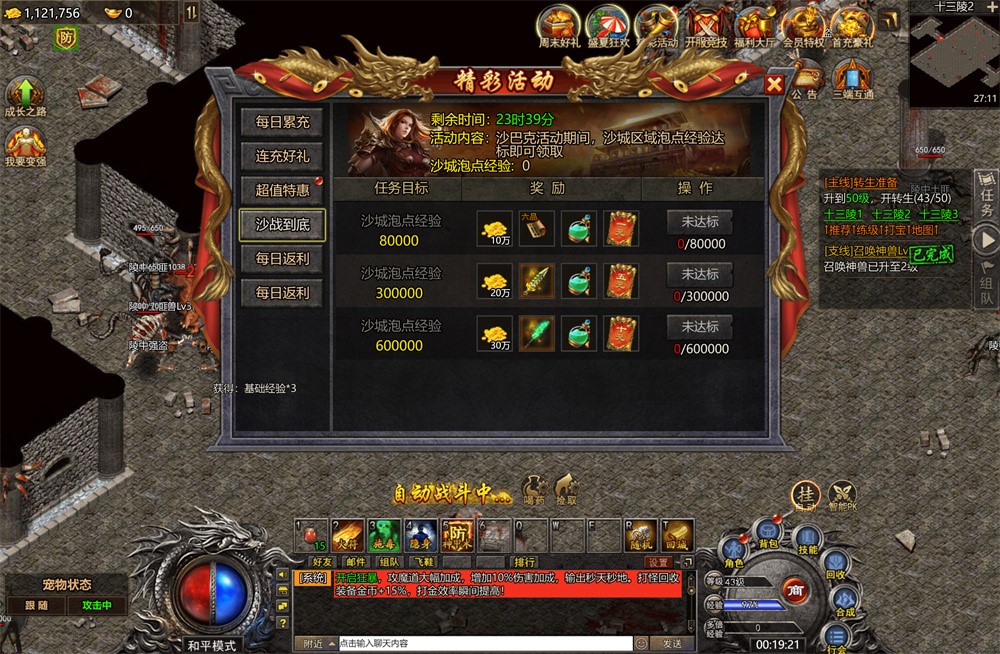Open the 周末好礼 event icon
Screen dimensions: 1000x654
(x=560, y=25)
